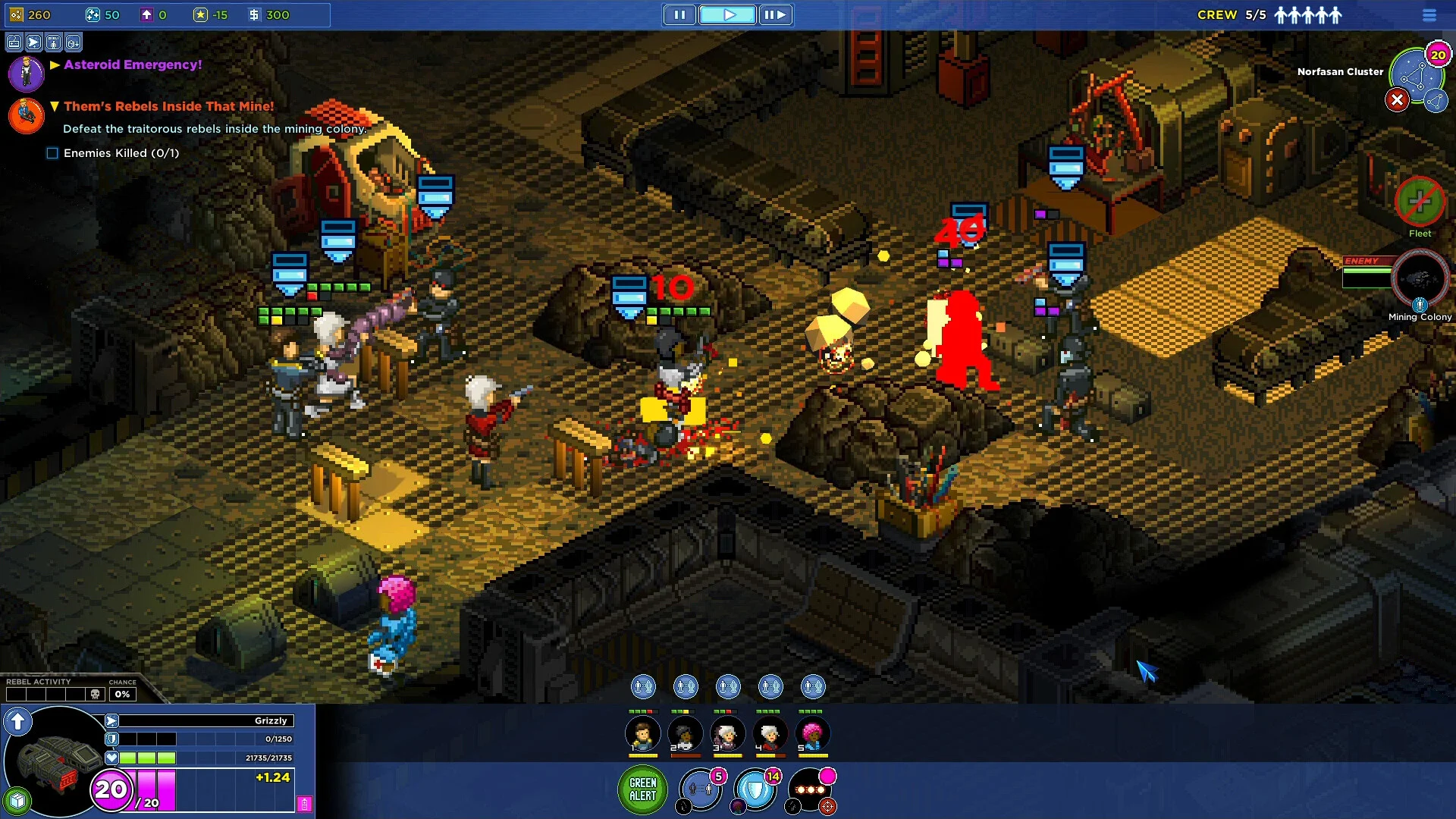Activate the crew teleport ability costing 5
Viewport: 1456px width, 819px height.
point(700,790)
